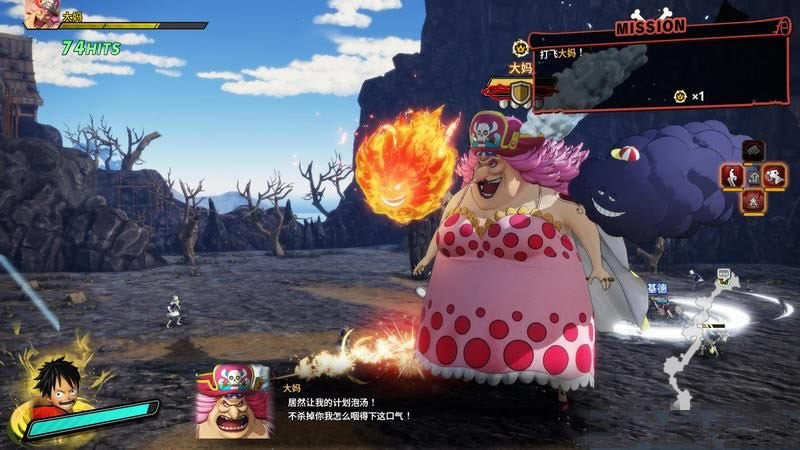
Task: Trigger the right red attack skill
Action: pos(775,176)
